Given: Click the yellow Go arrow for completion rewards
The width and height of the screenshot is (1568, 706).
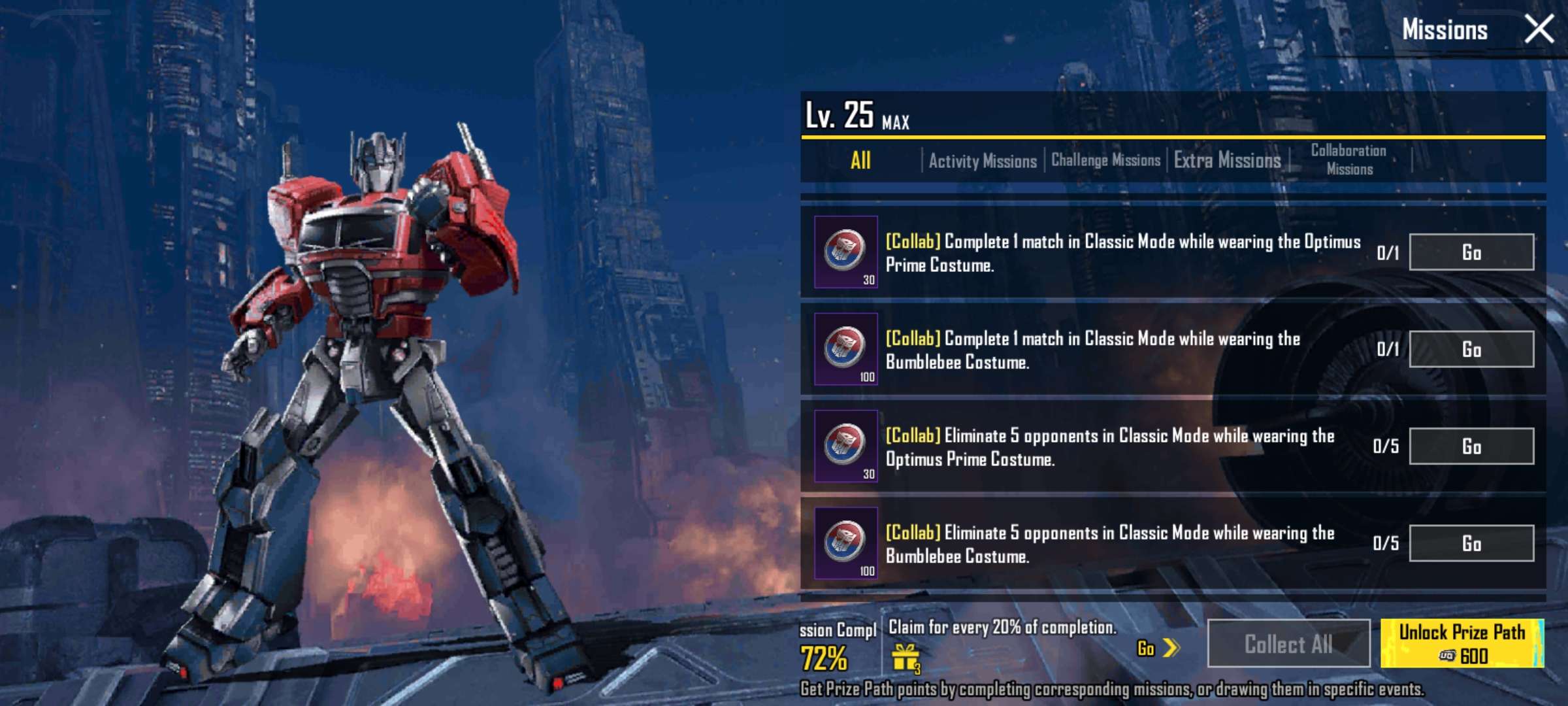Looking at the screenshot, I should pos(1158,648).
